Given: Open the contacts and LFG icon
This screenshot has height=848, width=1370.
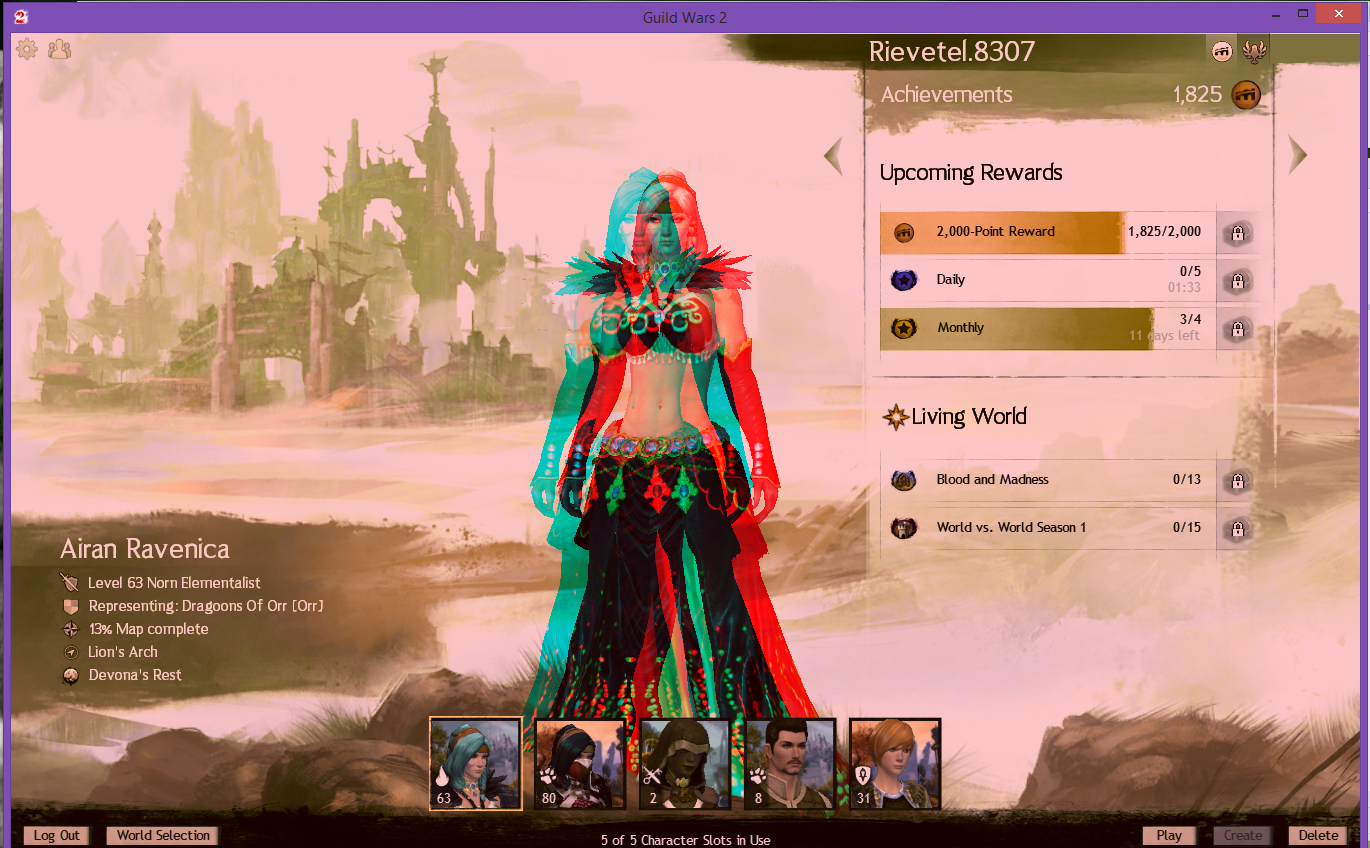Looking at the screenshot, I should (59, 48).
